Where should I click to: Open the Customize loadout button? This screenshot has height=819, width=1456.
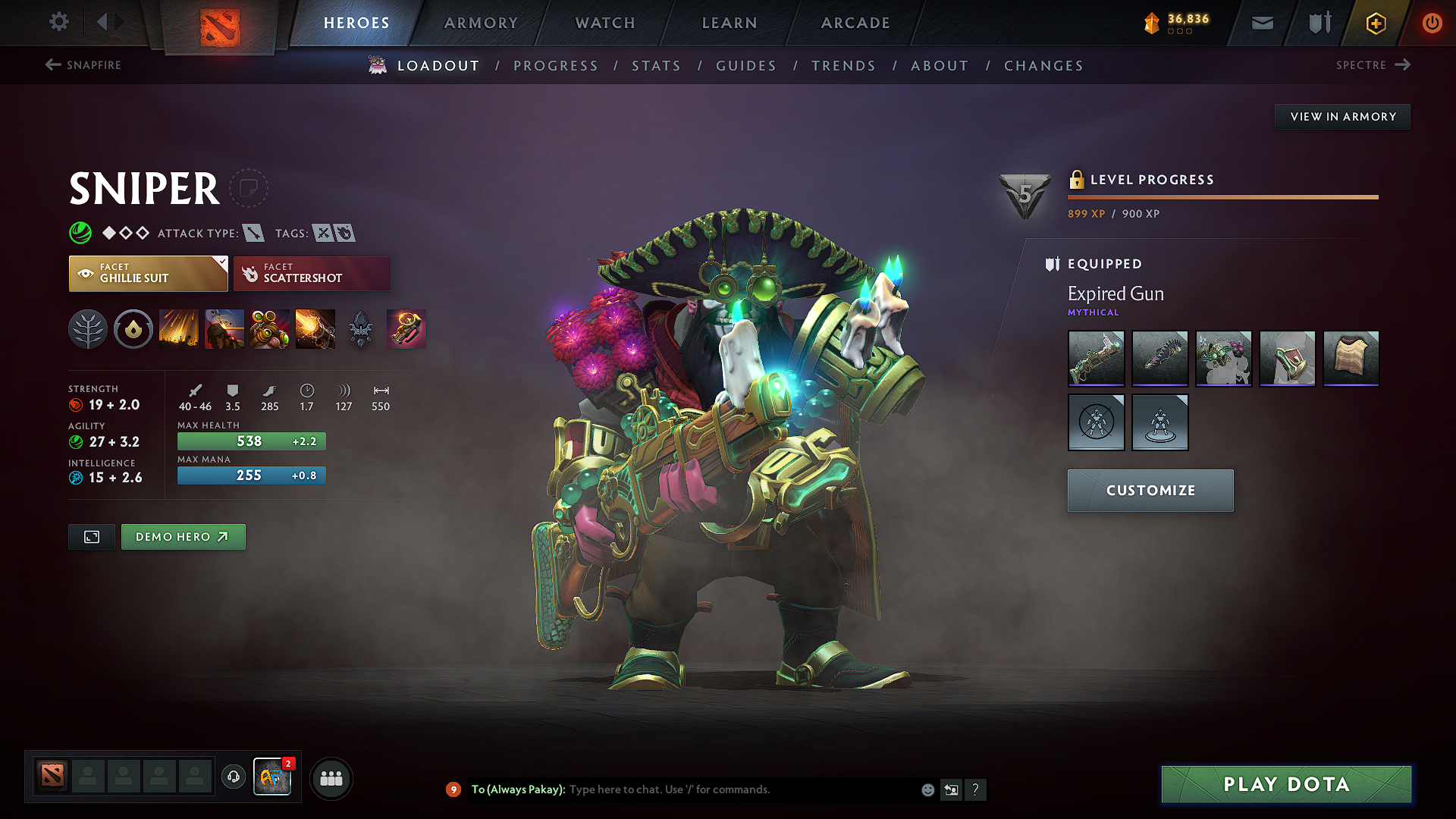point(1150,491)
